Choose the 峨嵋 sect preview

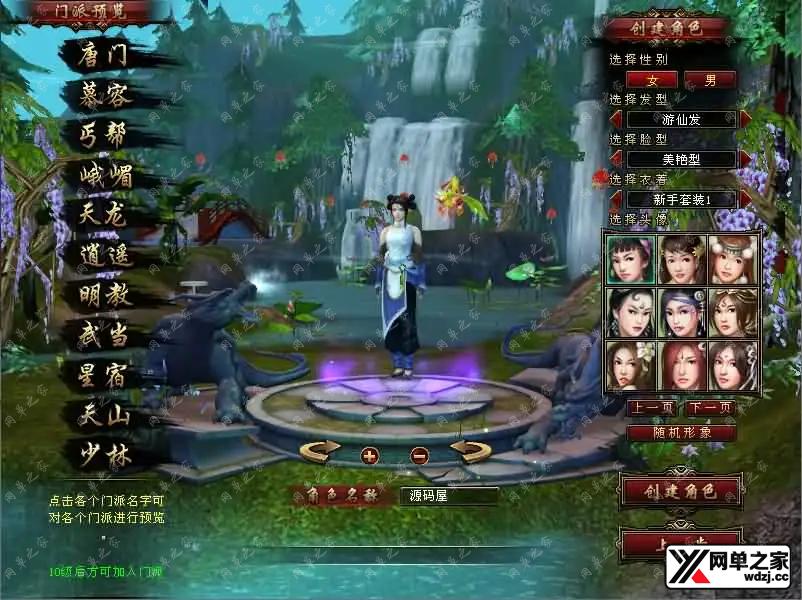point(104,175)
